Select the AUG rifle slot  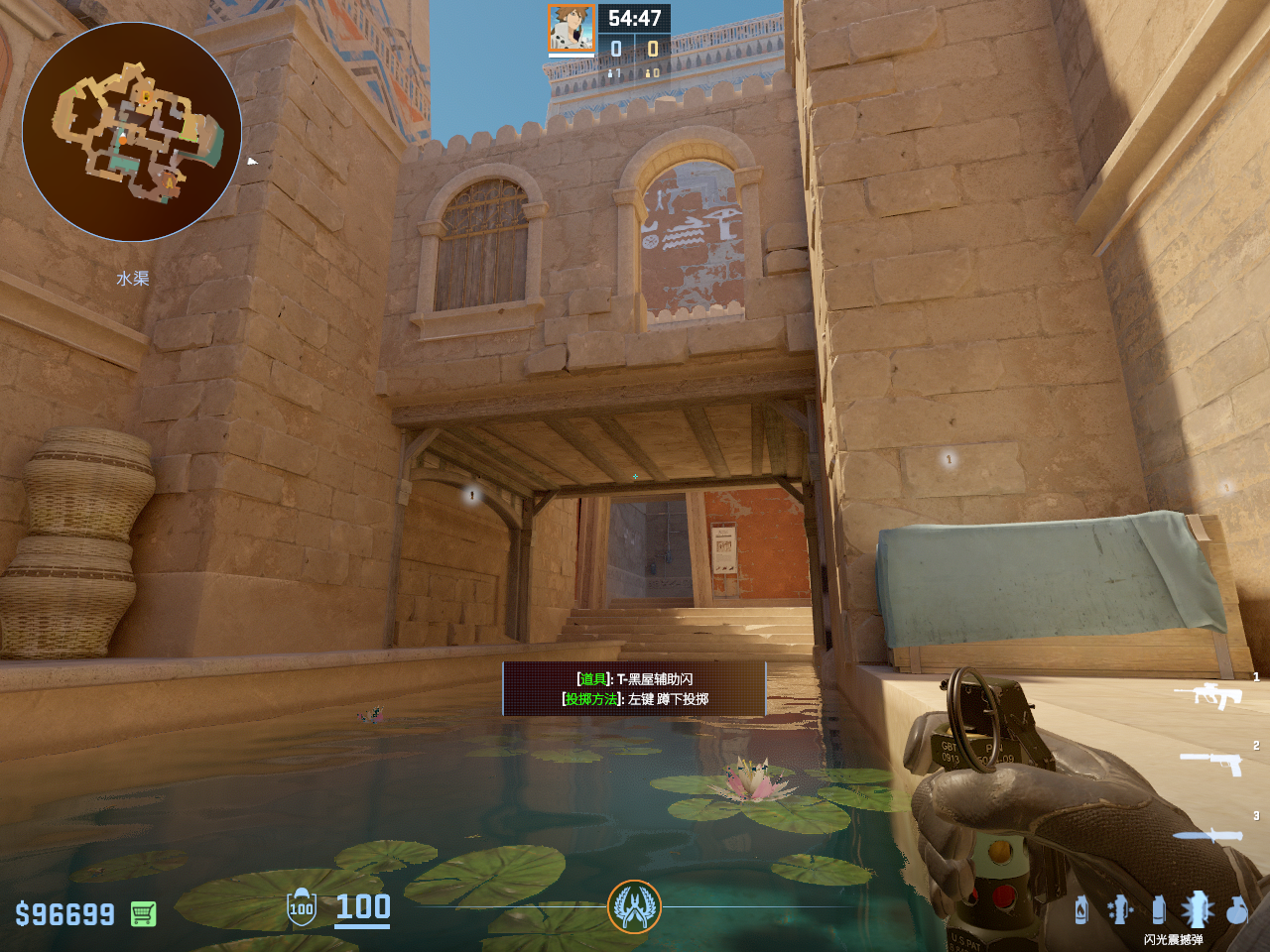[1207, 696]
